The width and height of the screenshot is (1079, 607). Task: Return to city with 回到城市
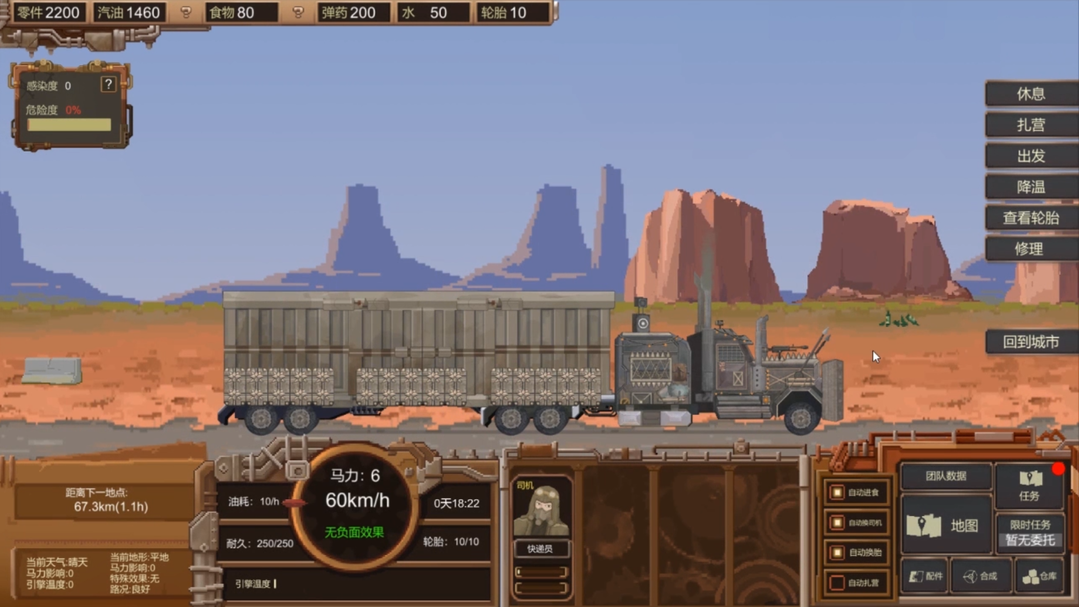1030,342
